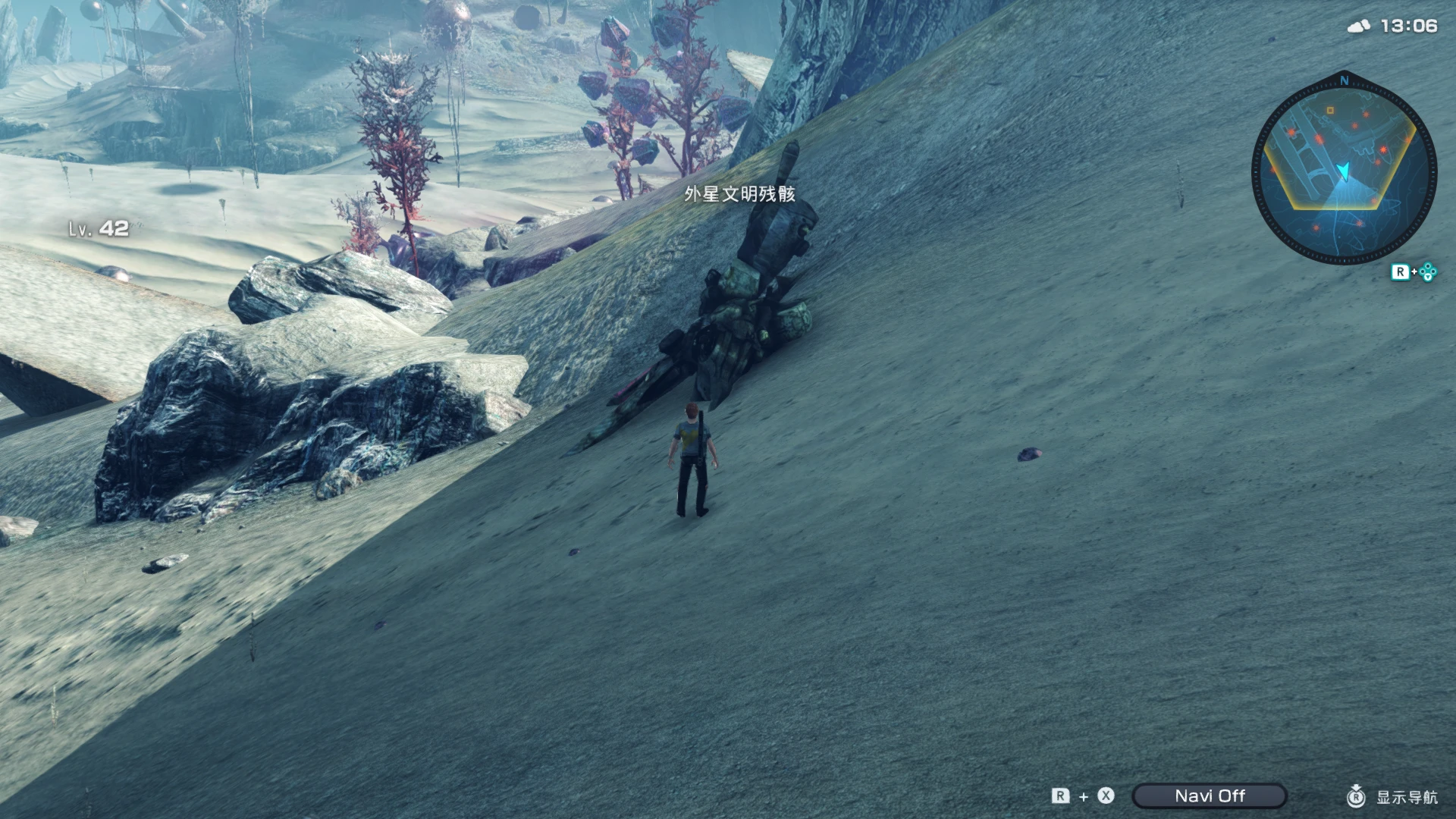Click the R-stick press icon beside 显示导航
This screenshot has width=1456, height=819.
click(1356, 797)
